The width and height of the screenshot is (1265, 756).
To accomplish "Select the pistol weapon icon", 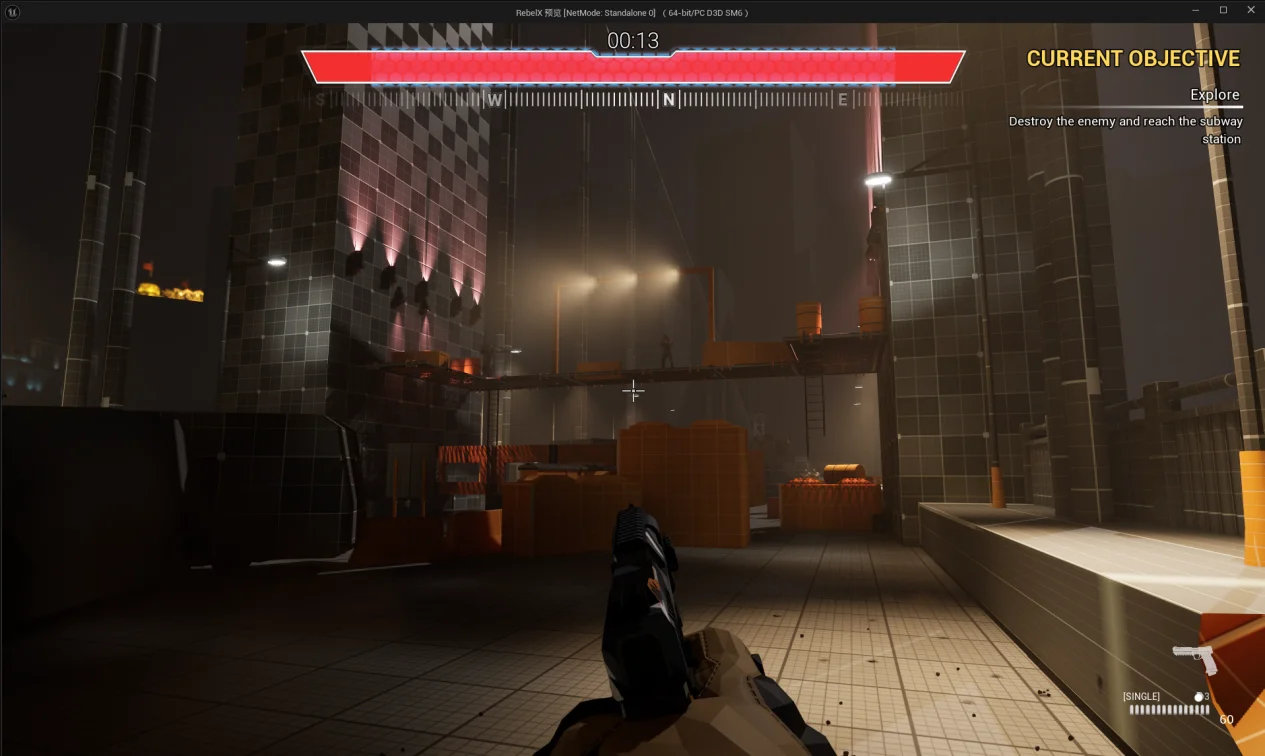I will tap(1194, 657).
